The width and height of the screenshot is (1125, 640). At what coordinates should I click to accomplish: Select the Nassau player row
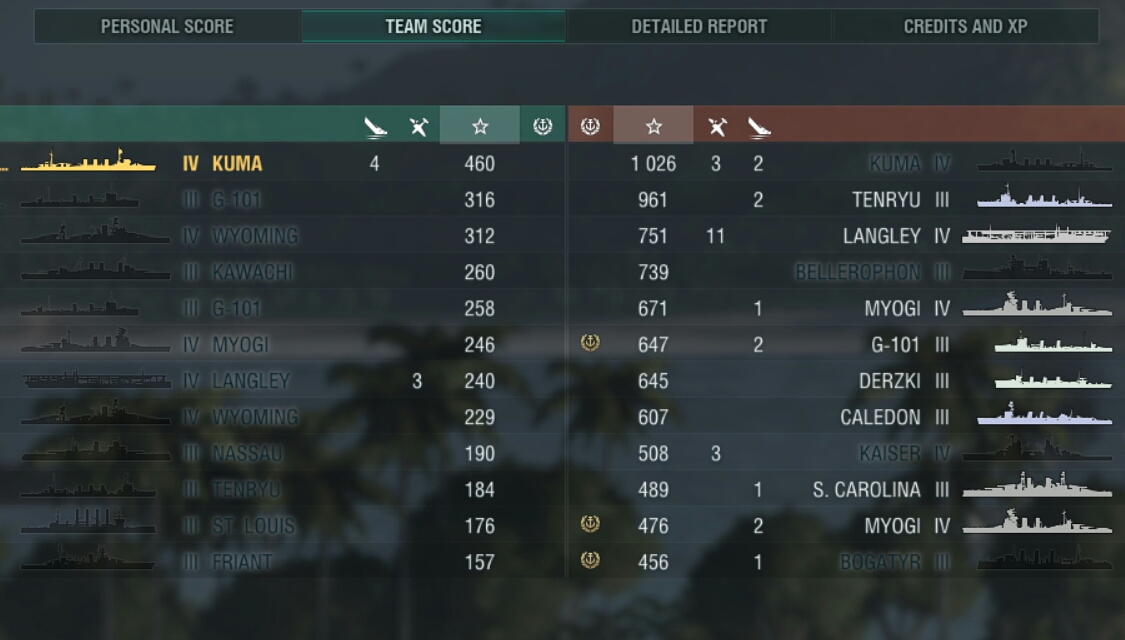[247, 453]
